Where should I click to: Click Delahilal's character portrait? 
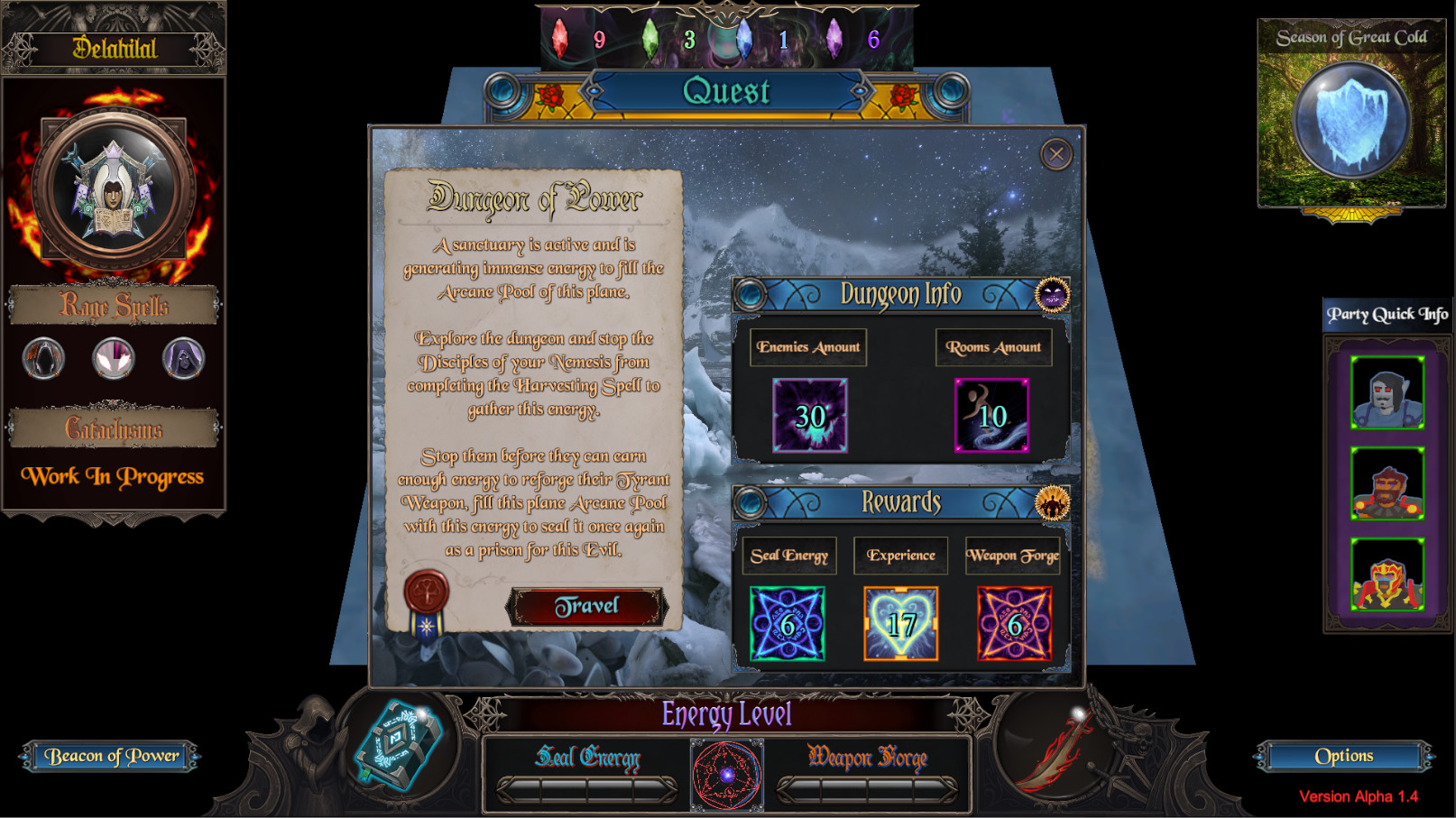pyautogui.click(x=112, y=185)
